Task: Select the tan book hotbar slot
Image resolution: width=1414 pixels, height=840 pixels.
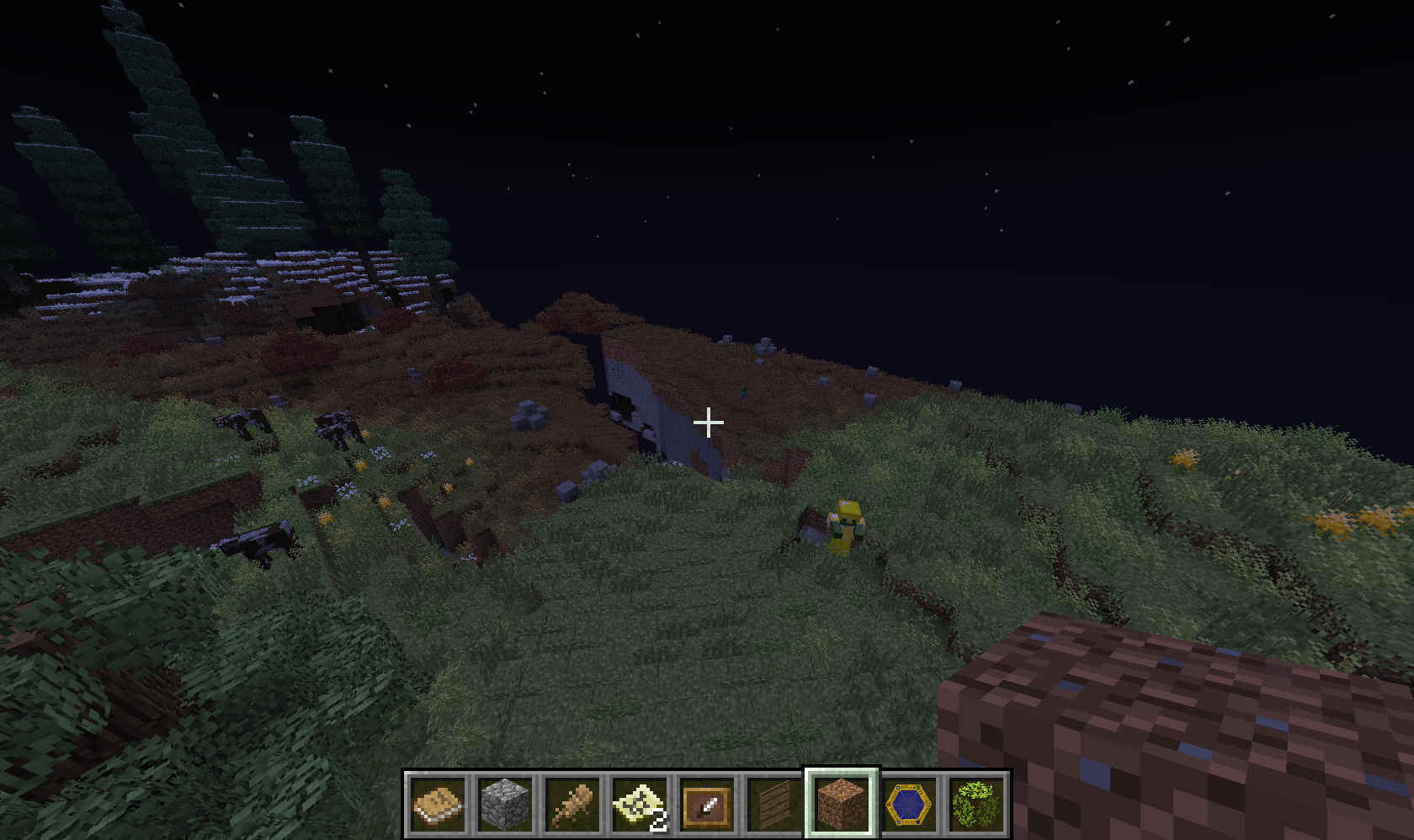Action: pos(438,805)
